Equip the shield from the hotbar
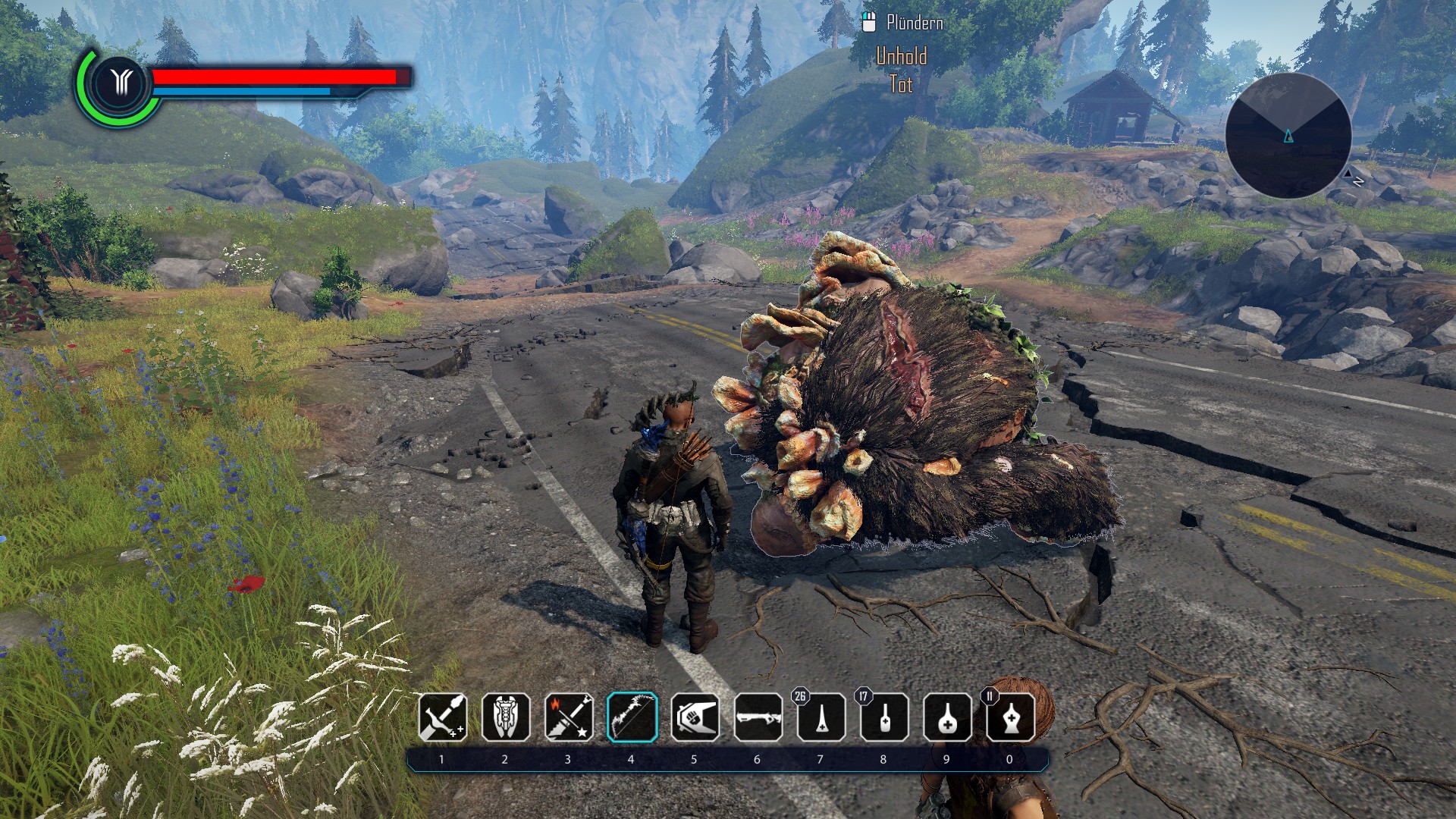 [x=506, y=717]
